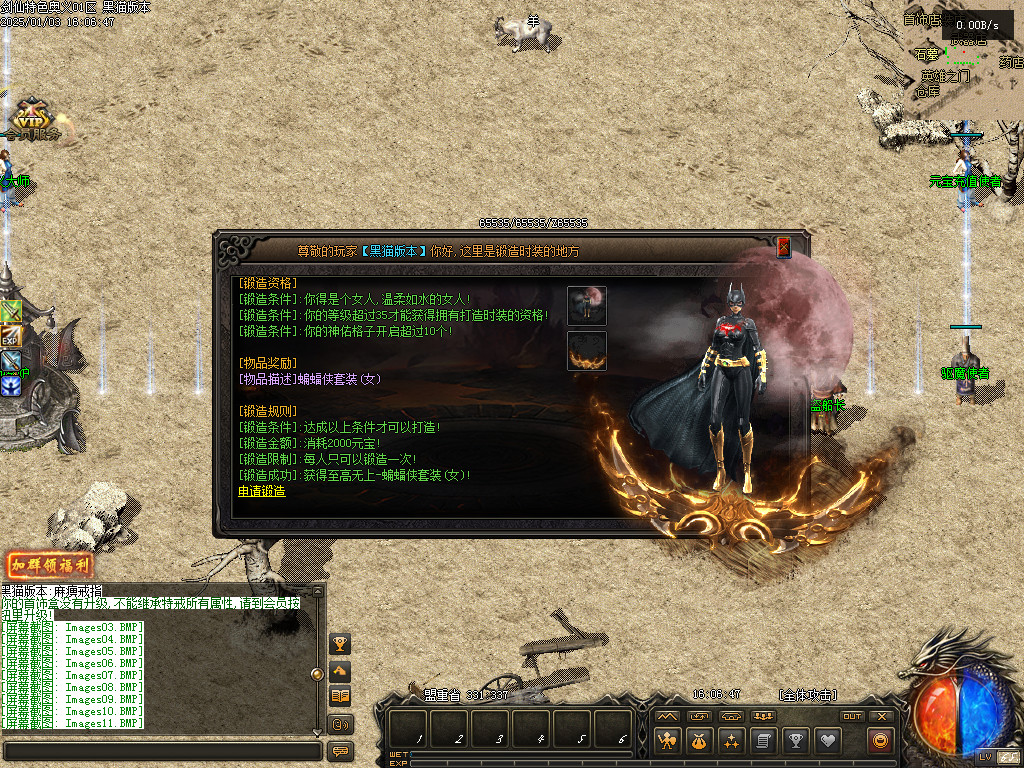
Task: Click the 申请锻造 apply-to-forge link
Action: pos(261,491)
